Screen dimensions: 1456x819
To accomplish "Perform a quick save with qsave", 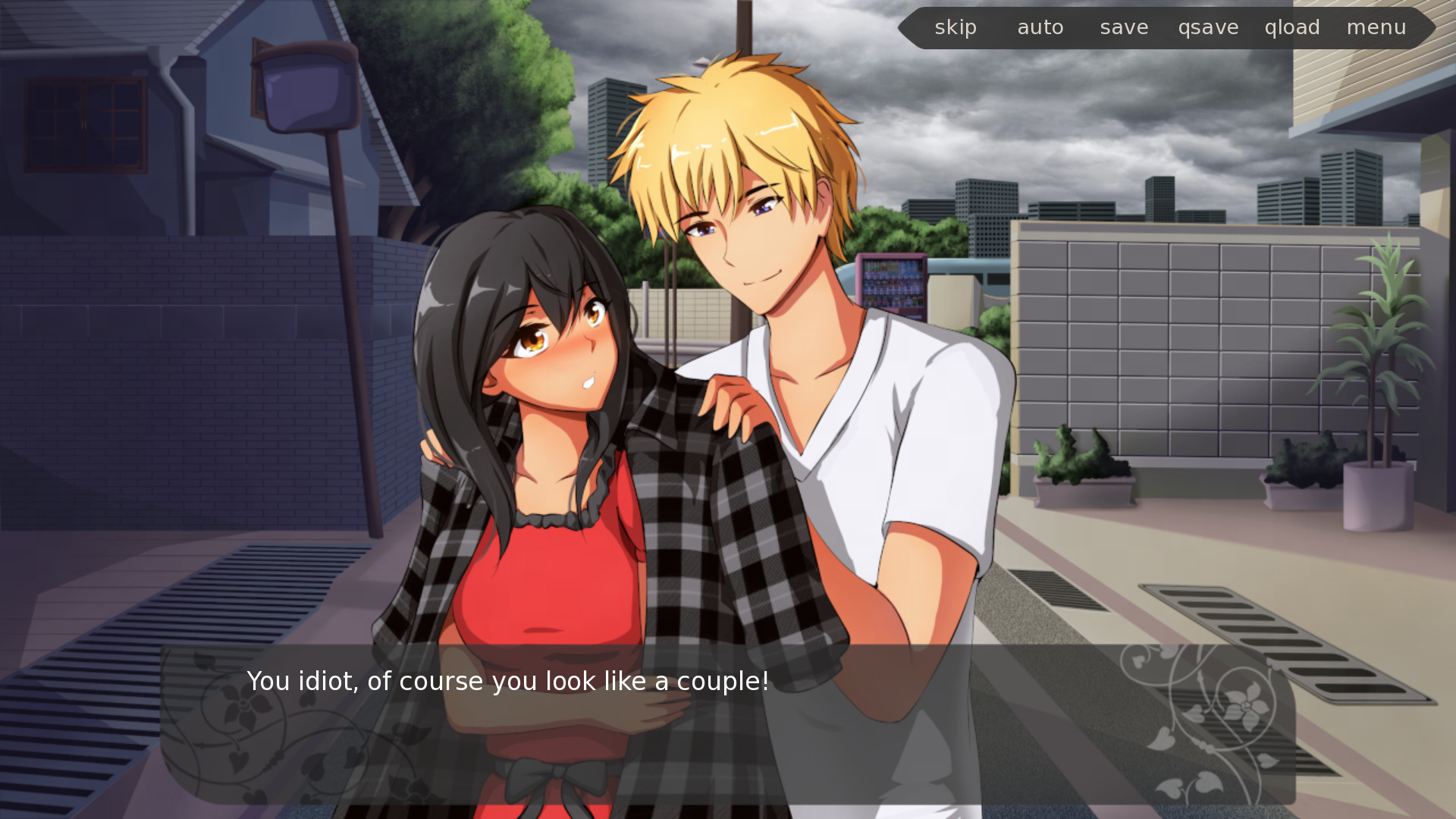I will click(1209, 27).
